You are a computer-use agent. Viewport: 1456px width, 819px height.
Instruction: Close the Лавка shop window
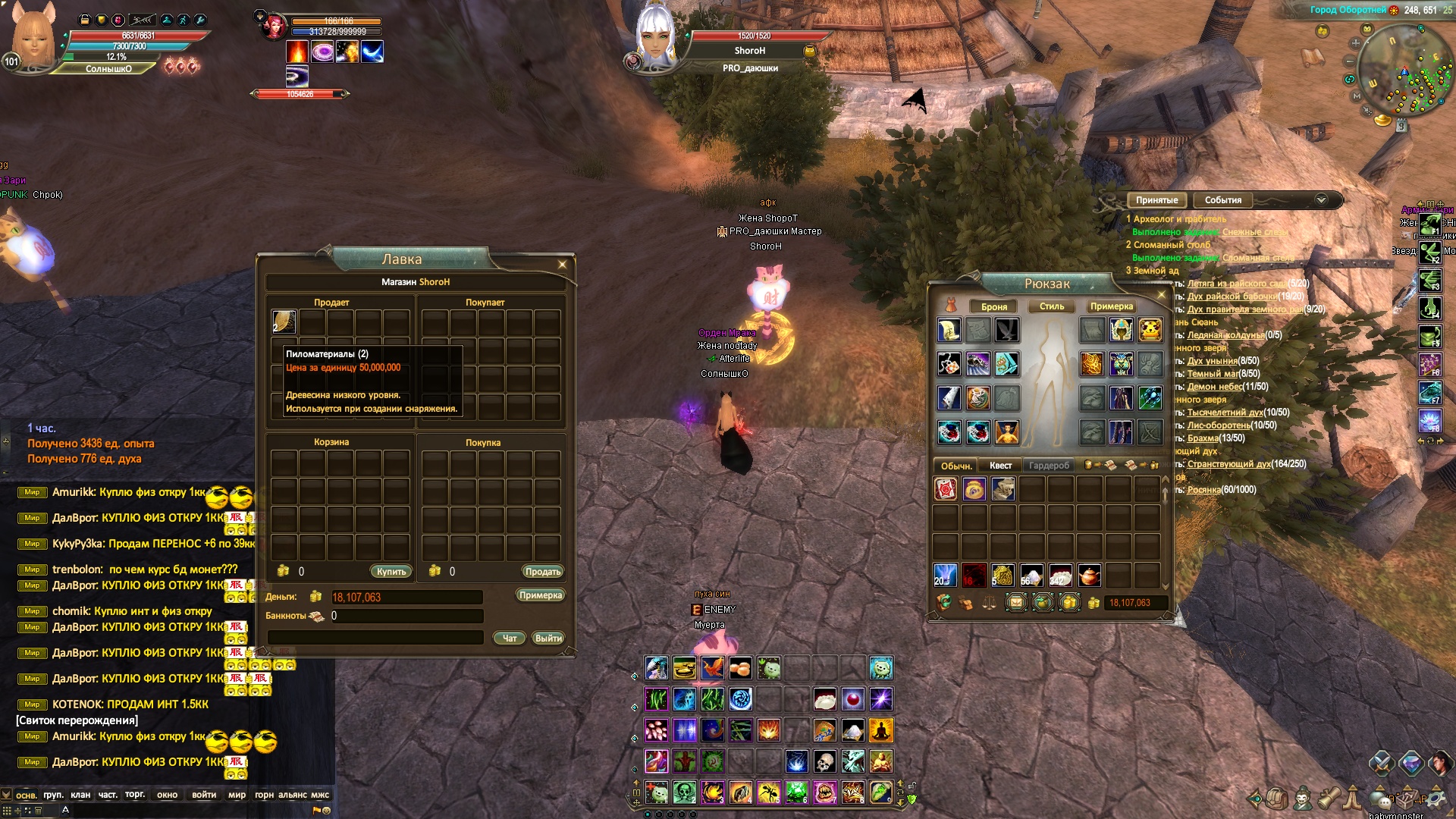tap(562, 265)
